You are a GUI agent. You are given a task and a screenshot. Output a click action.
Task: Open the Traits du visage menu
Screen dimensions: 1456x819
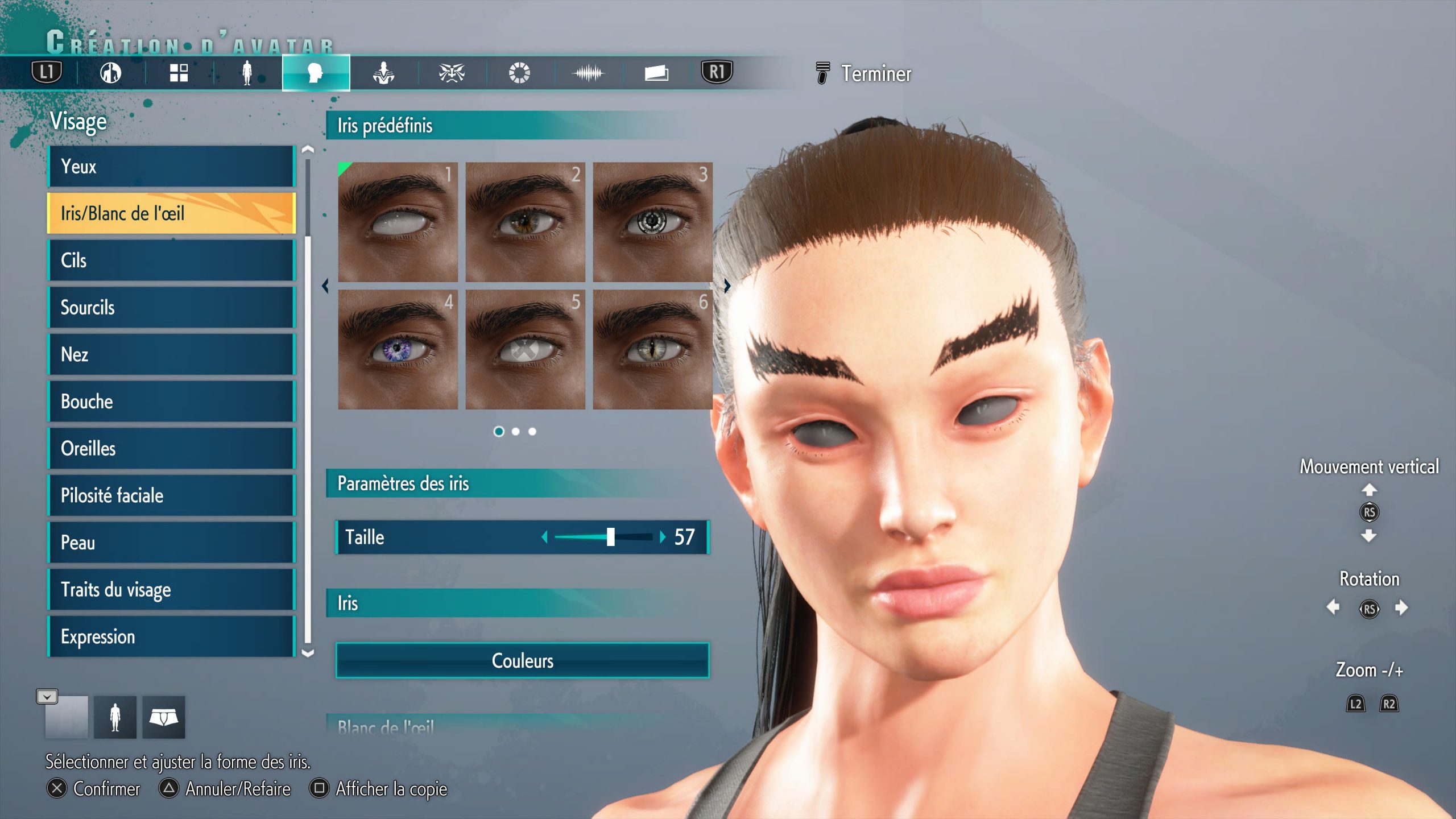pos(171,590)
